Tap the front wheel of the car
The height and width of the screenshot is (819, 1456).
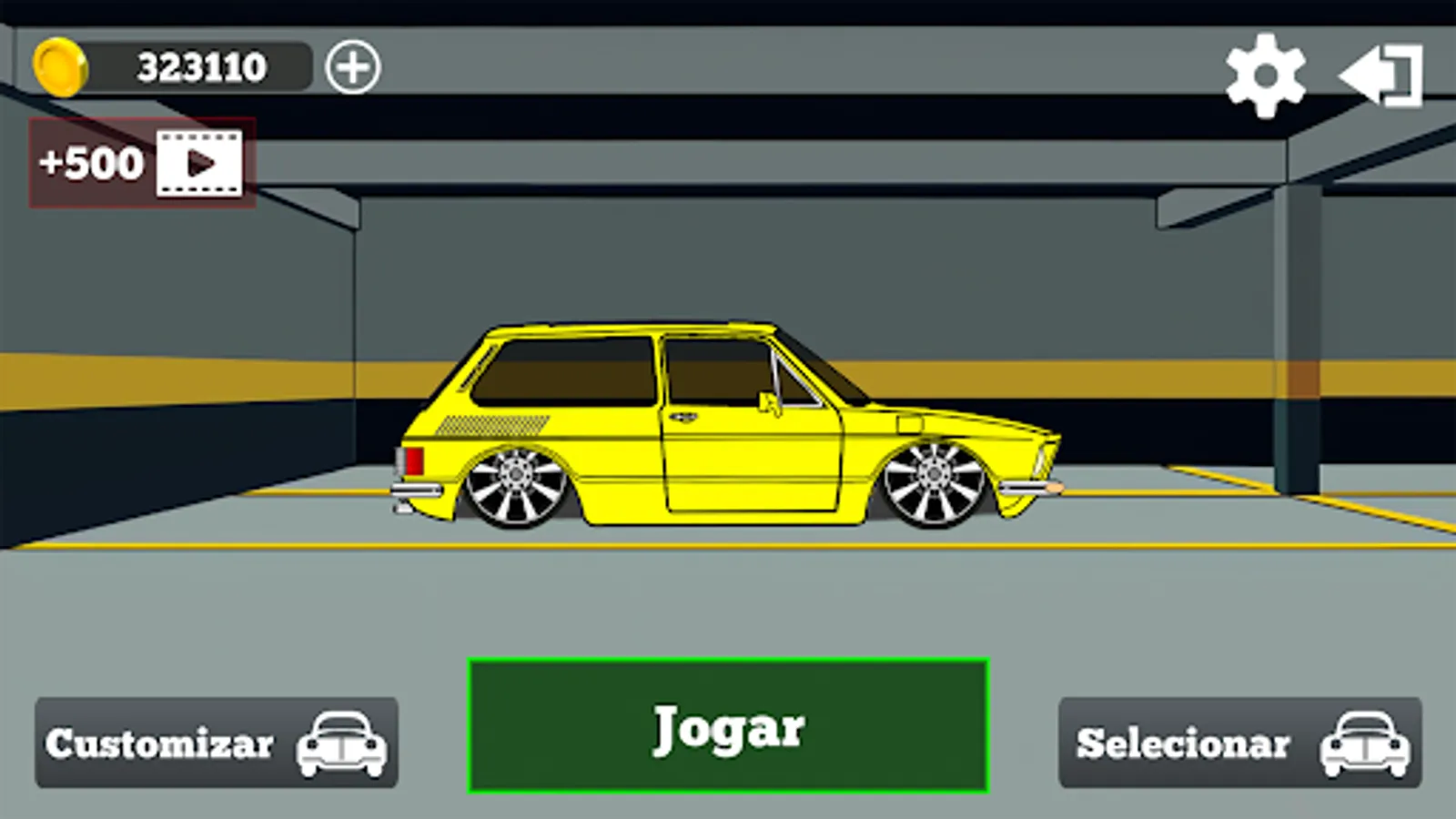tap(933, 482)
